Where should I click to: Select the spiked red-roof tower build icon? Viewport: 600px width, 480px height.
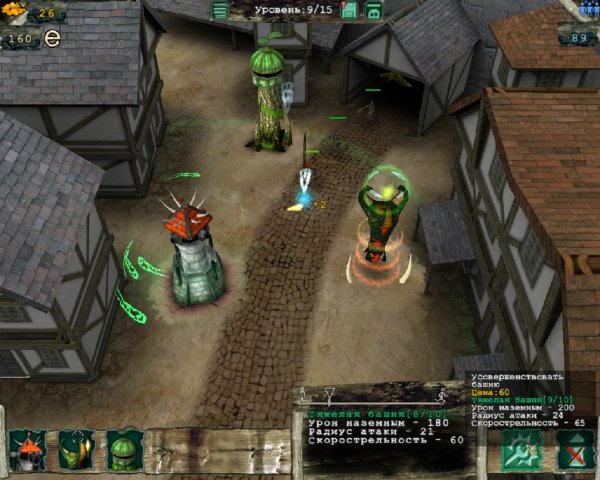click(x=27, y=450)
